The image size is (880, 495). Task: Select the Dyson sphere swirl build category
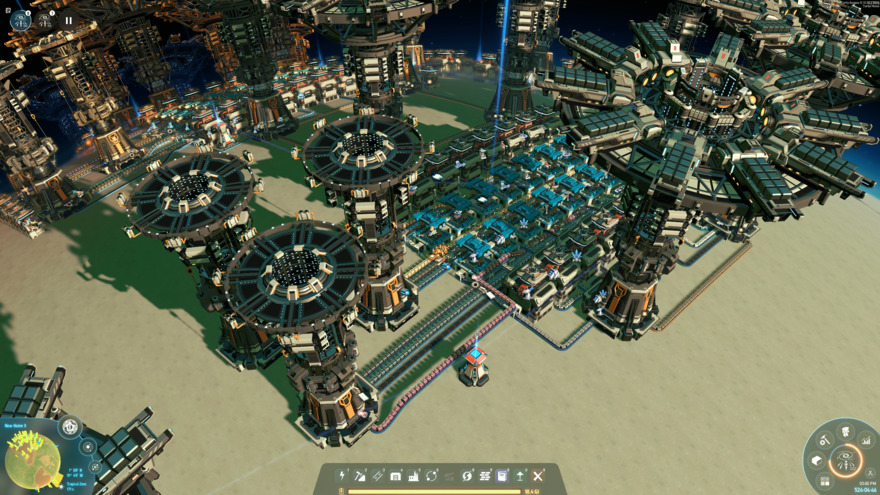(x=467, y=476)
